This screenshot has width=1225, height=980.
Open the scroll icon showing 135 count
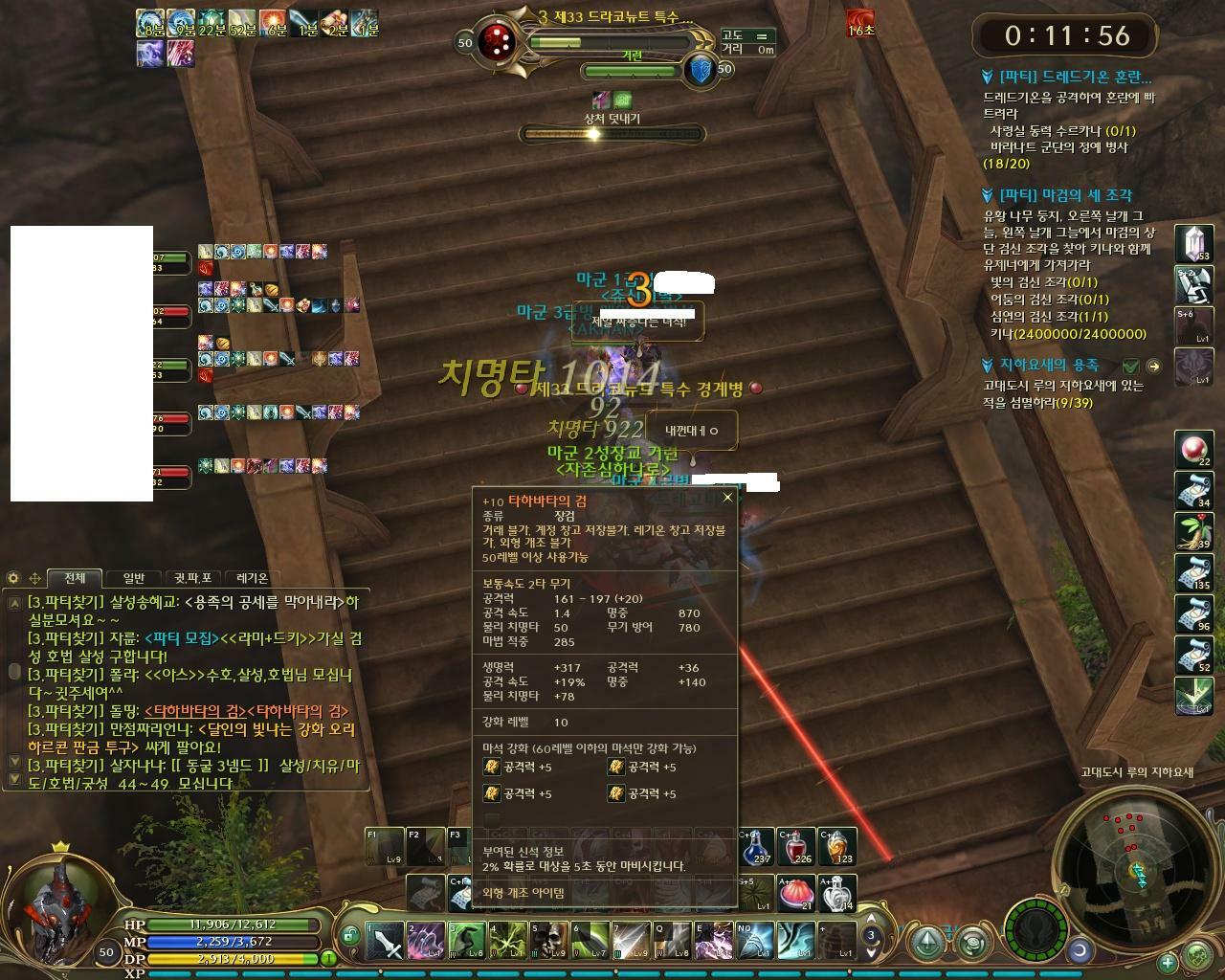[1194, 570]
